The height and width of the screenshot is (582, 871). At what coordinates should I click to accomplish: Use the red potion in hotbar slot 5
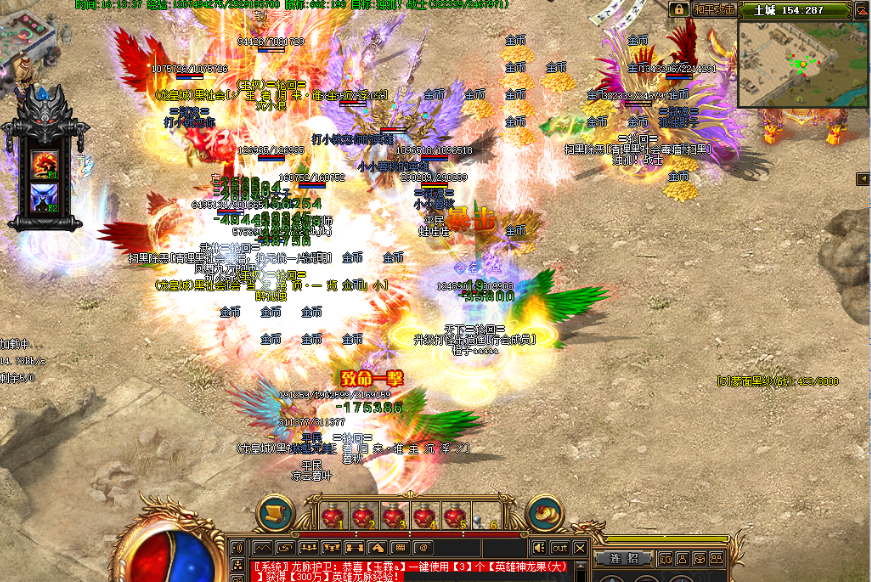(x=454, y=516)
